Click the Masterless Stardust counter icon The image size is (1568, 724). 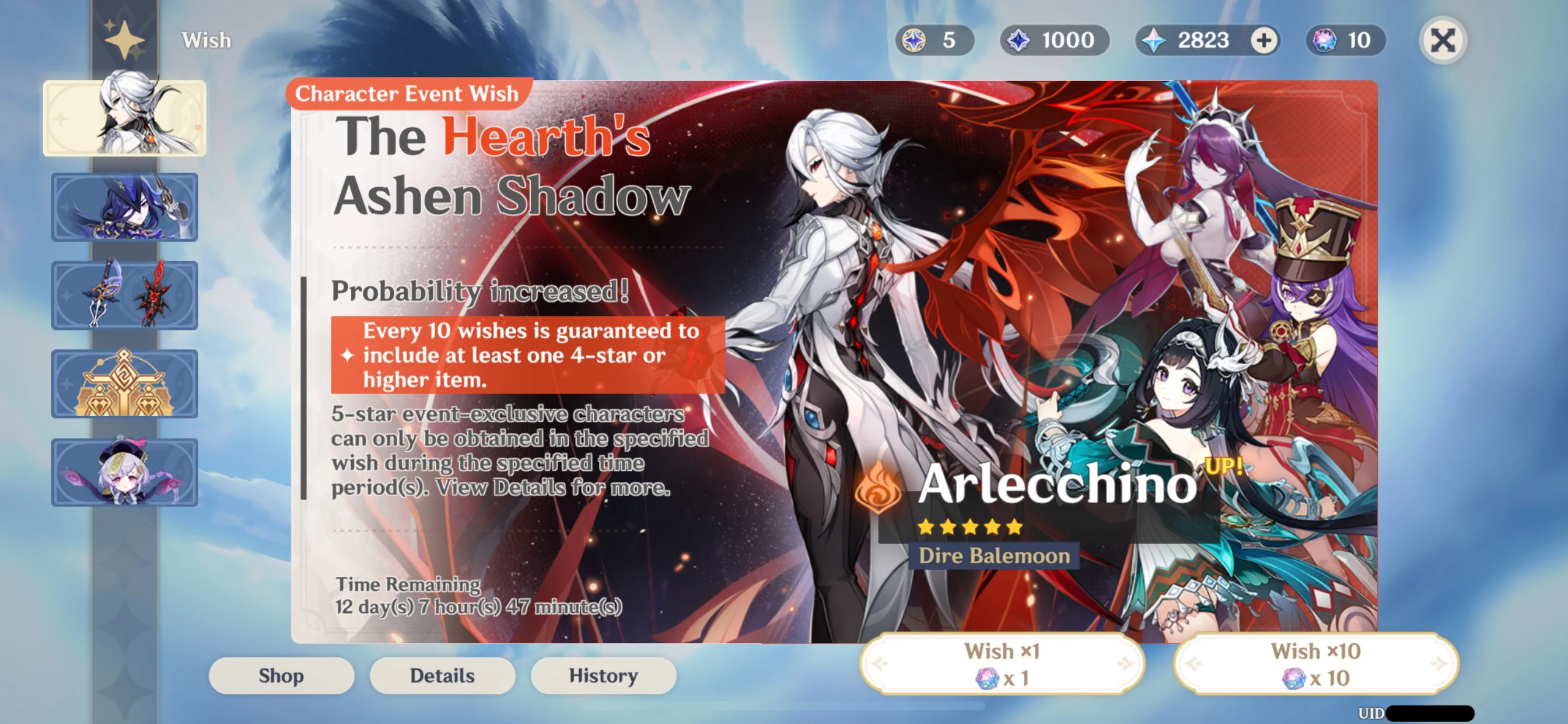click(x=1017, y=40)
